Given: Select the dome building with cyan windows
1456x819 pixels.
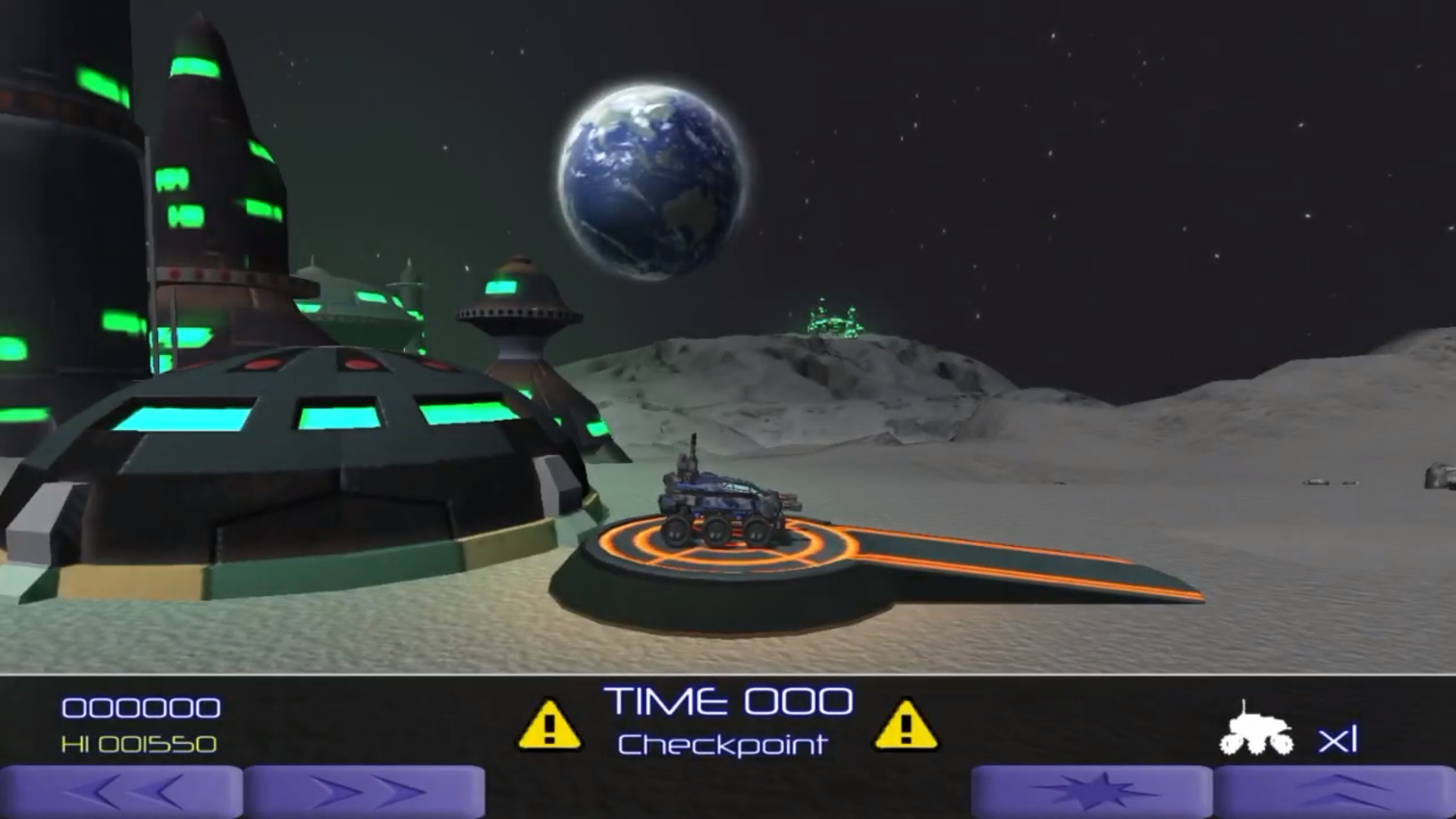Looking at the screenshot, I should [x=303, y=455].
